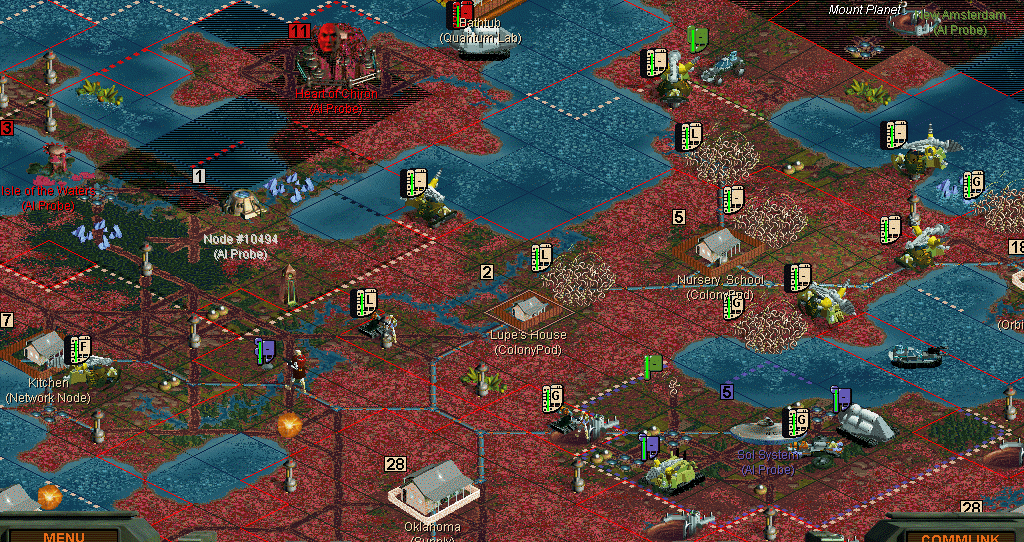Open the MENU button
The height and width of the screenshot is (542, 1024).
coord(63,535)
